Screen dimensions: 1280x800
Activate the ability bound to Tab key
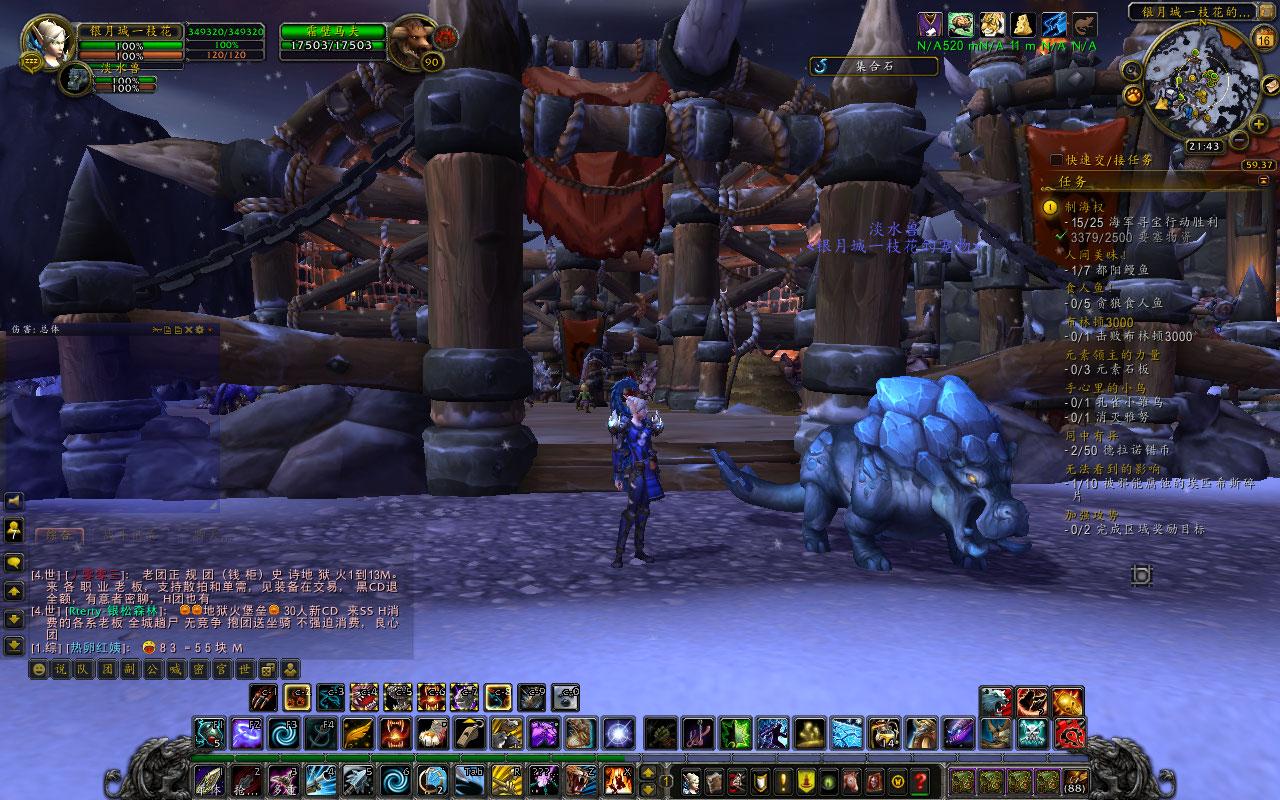(469, 779)
